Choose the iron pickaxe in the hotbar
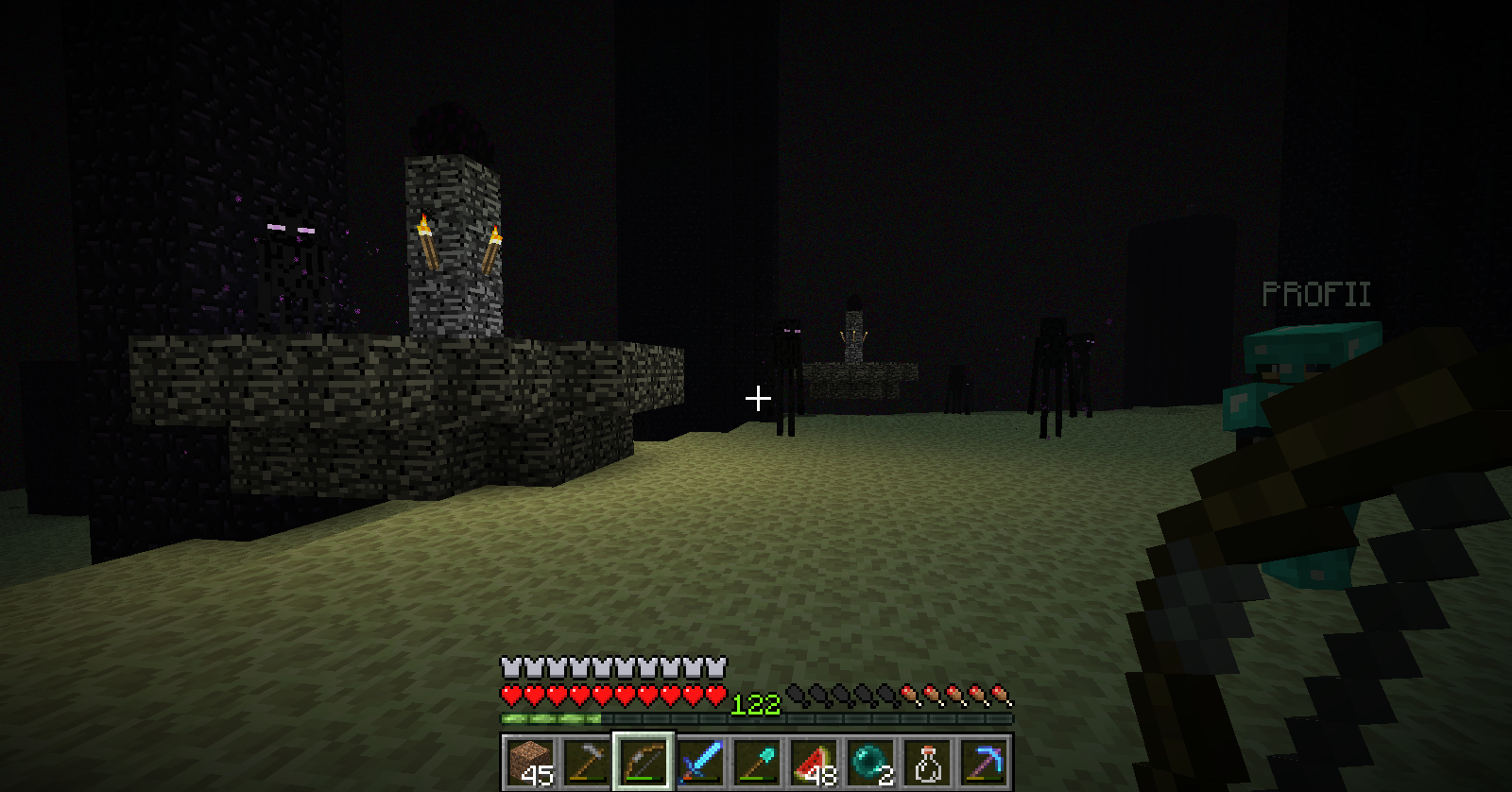 click(x=586, y=762)
